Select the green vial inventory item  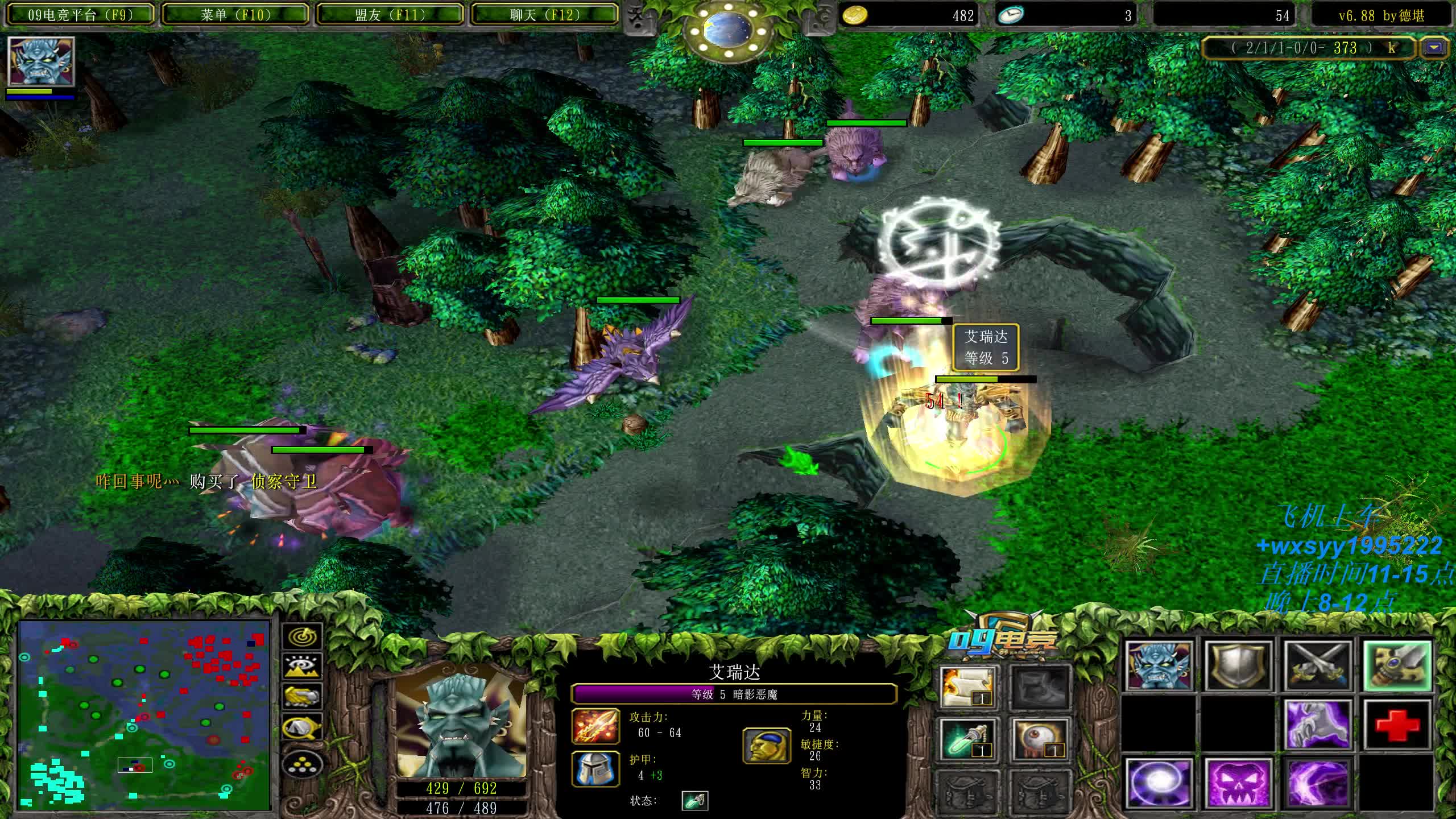pos(968,739)
